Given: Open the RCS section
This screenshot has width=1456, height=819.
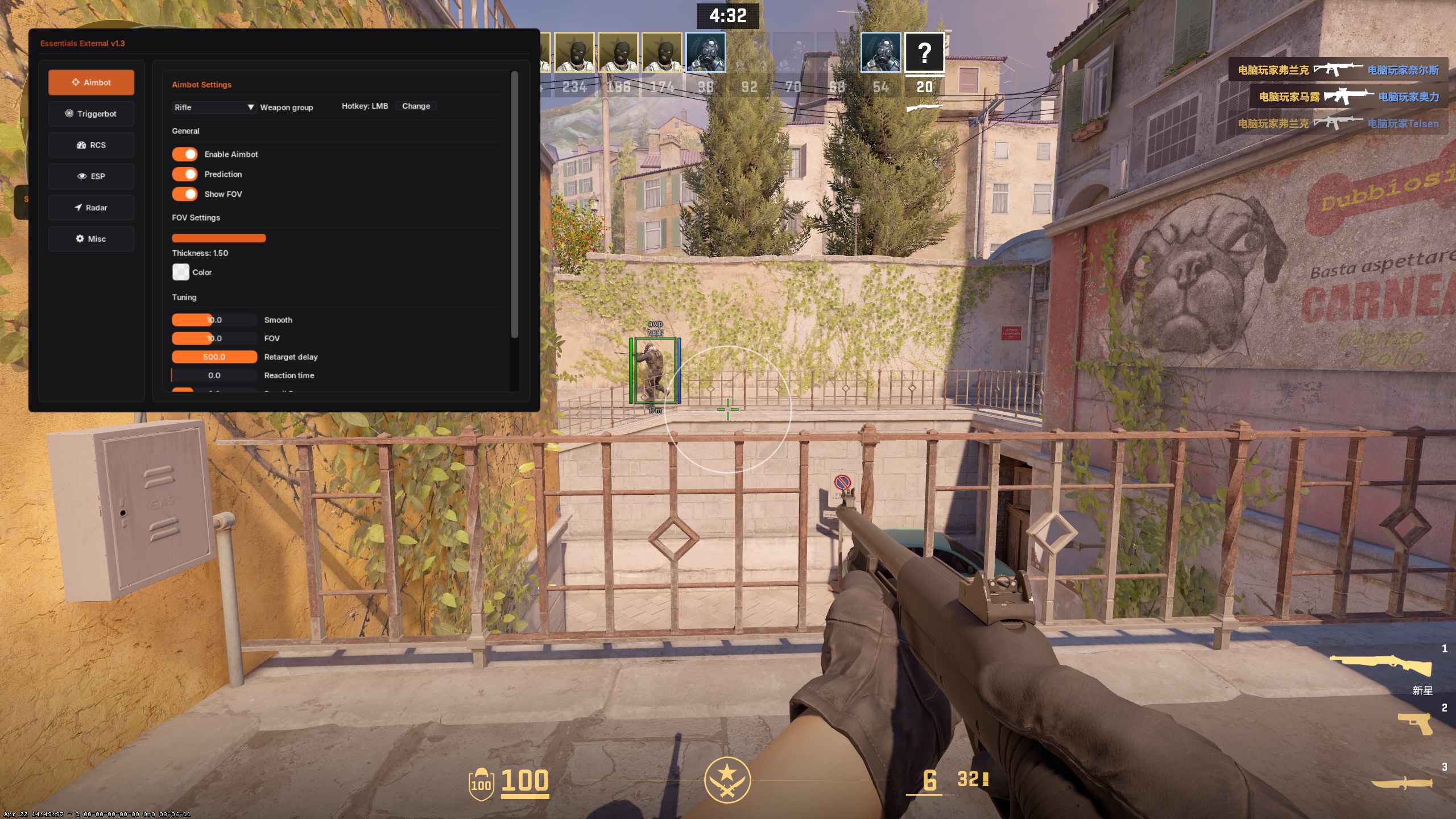Looking at the screenshot, I should tap(91, 145).
